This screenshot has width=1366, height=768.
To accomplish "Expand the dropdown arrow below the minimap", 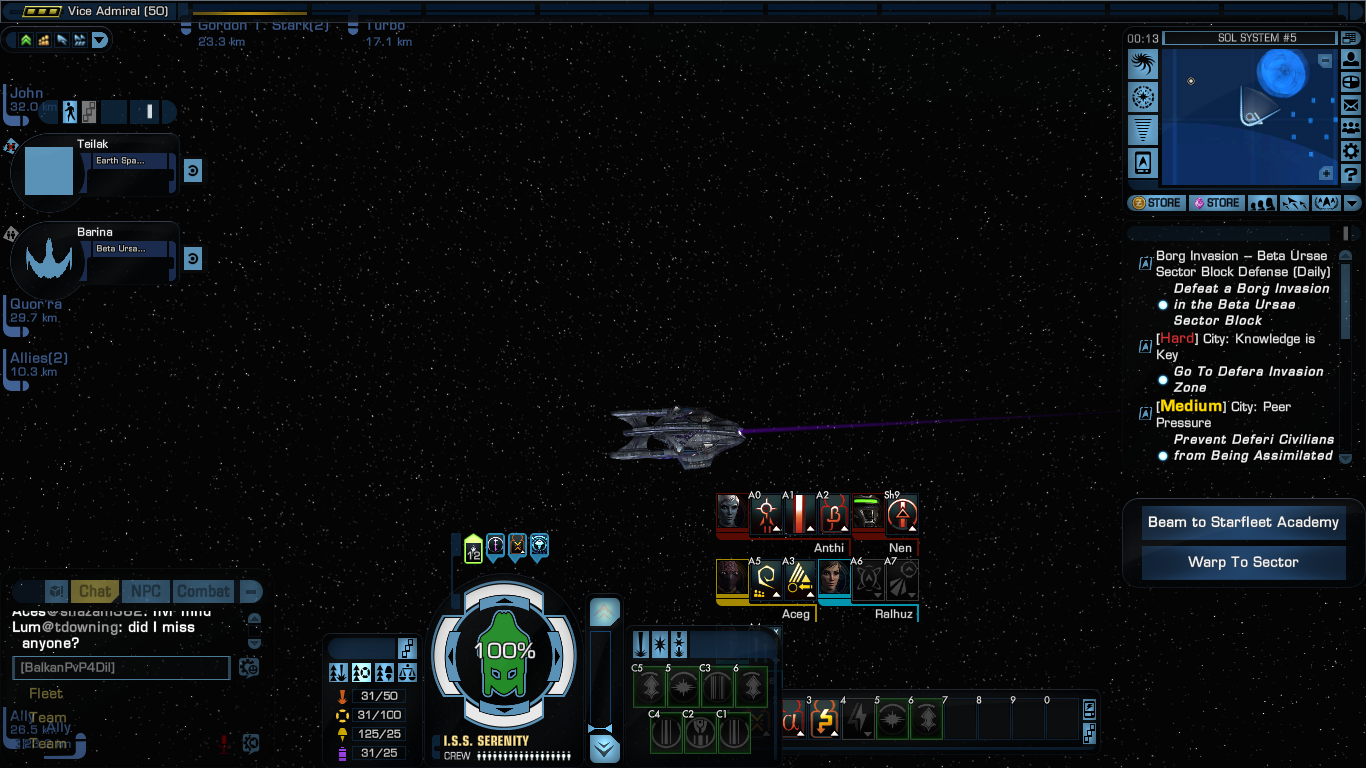I will [1352, 203].
